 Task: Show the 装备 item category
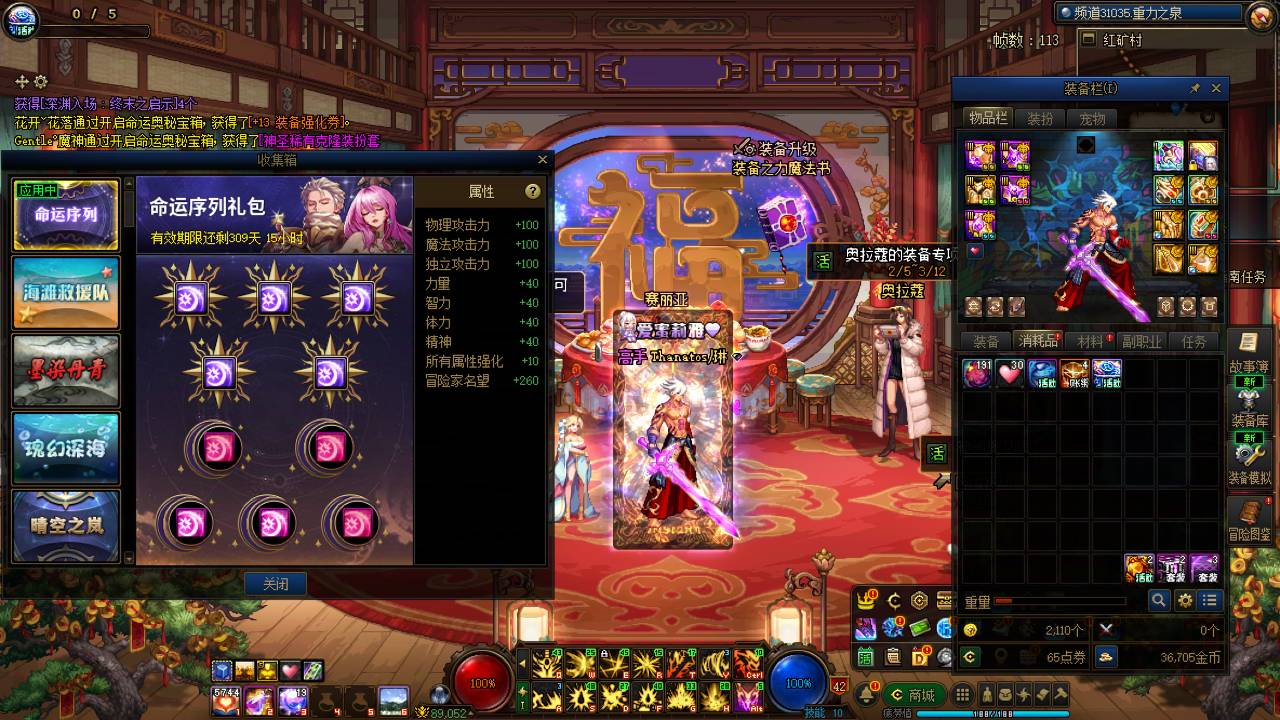click(x=986, y=342)
